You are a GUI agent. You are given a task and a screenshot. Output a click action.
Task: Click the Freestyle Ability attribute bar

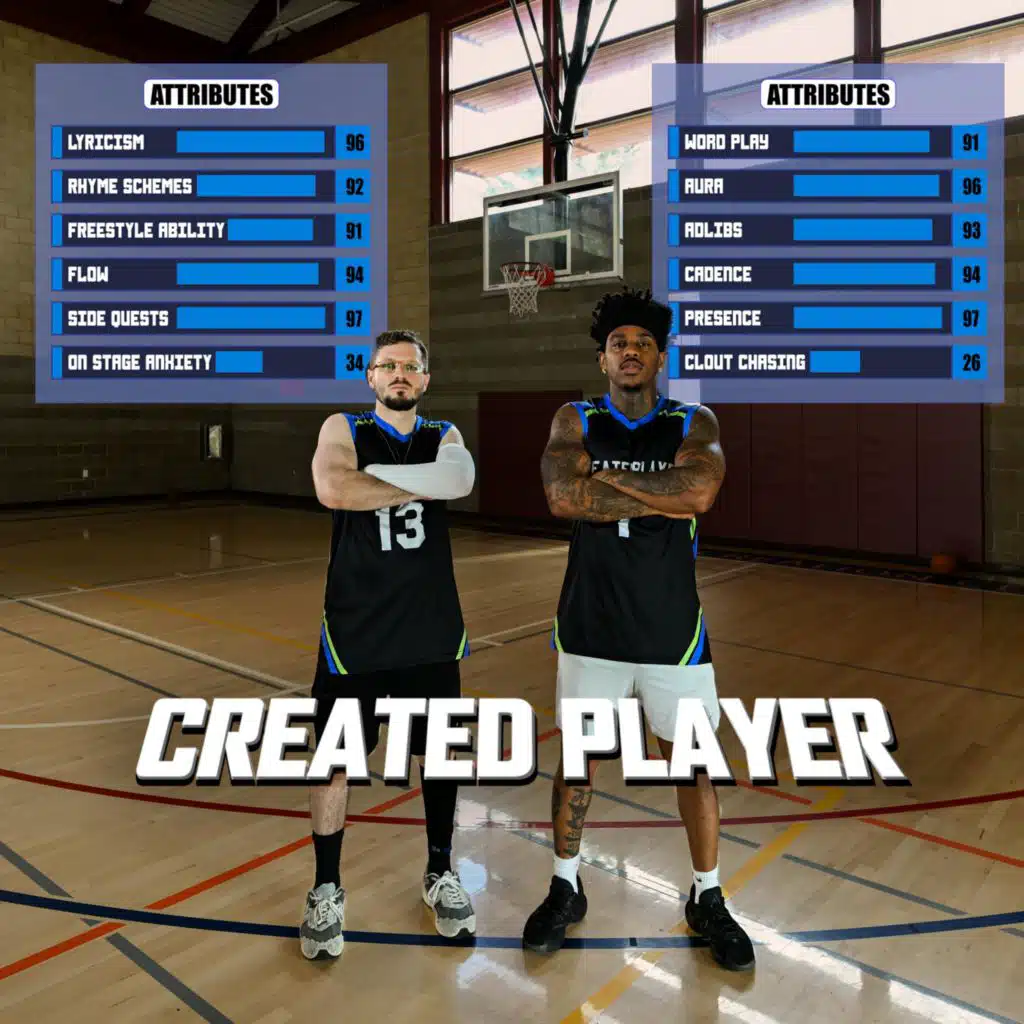tap(270, 230)
